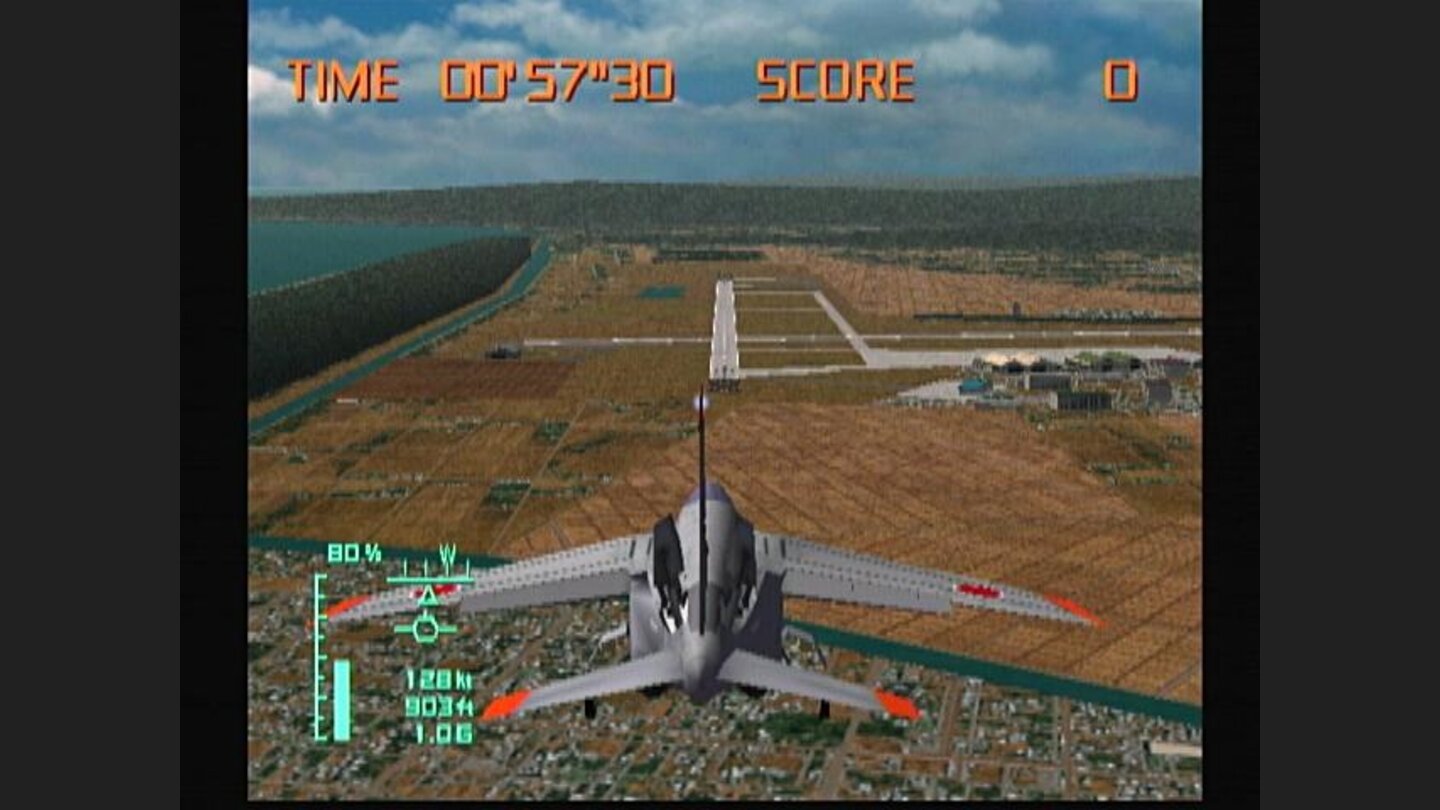
Task: Click the circular flight path reticle
Action: click(427, 631)
